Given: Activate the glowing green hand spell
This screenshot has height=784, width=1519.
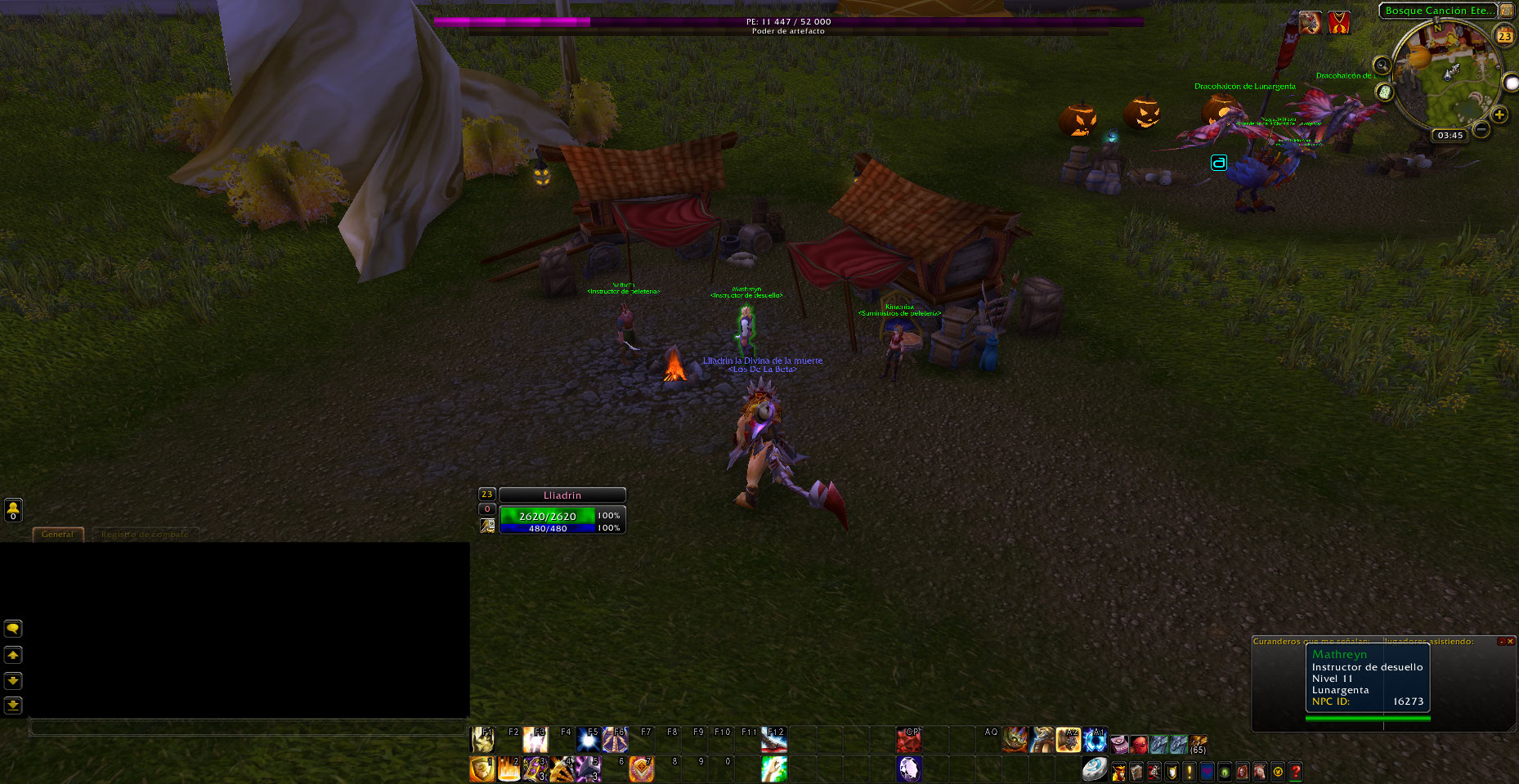Looking at the screenshot, I should tap(774, 768).
